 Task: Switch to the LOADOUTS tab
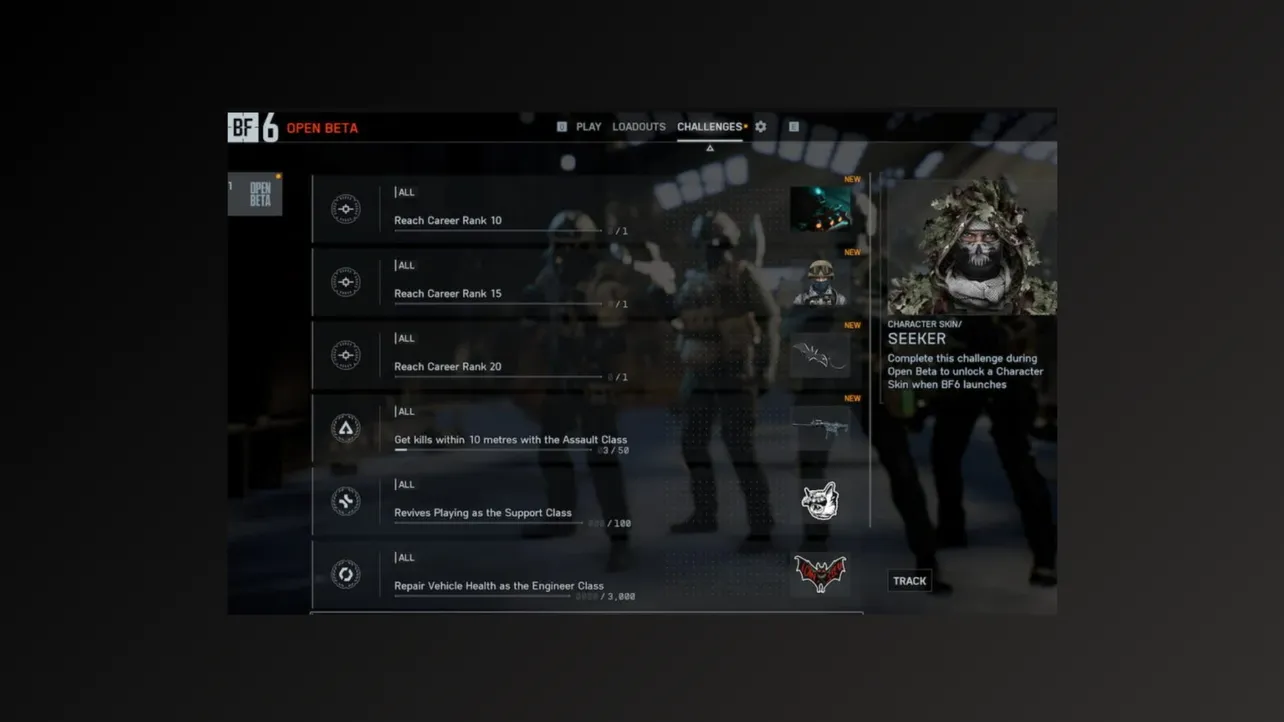pos(638,126)
